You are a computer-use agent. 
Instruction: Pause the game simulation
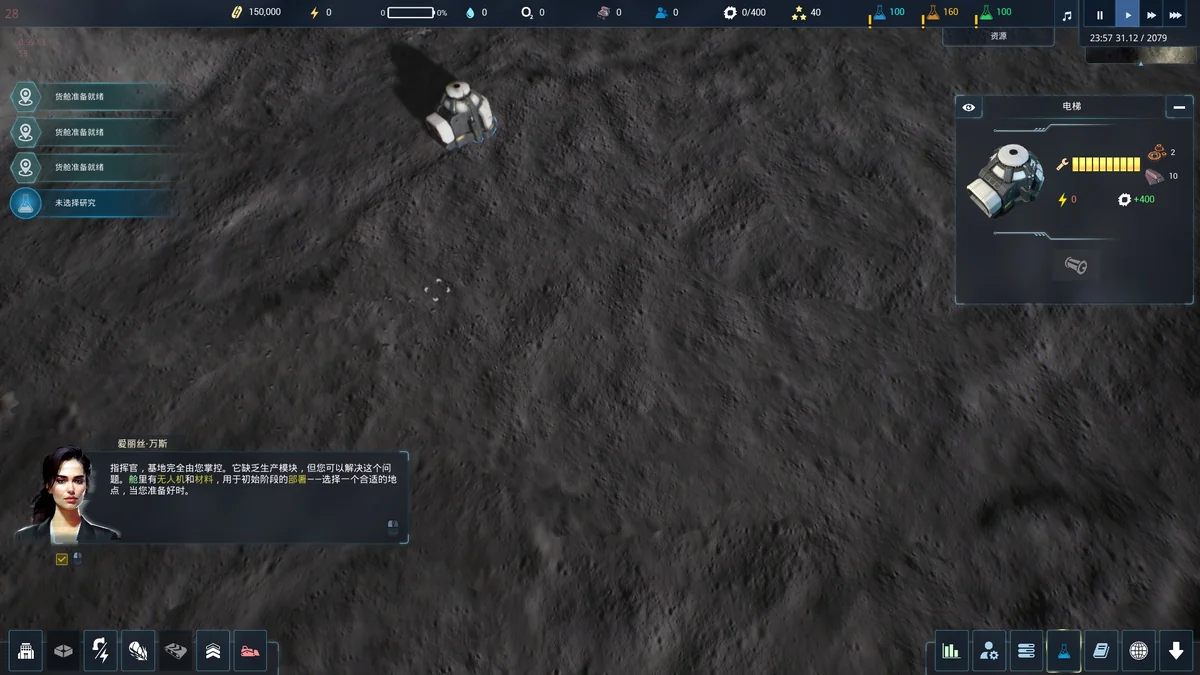pos(1100,15)
